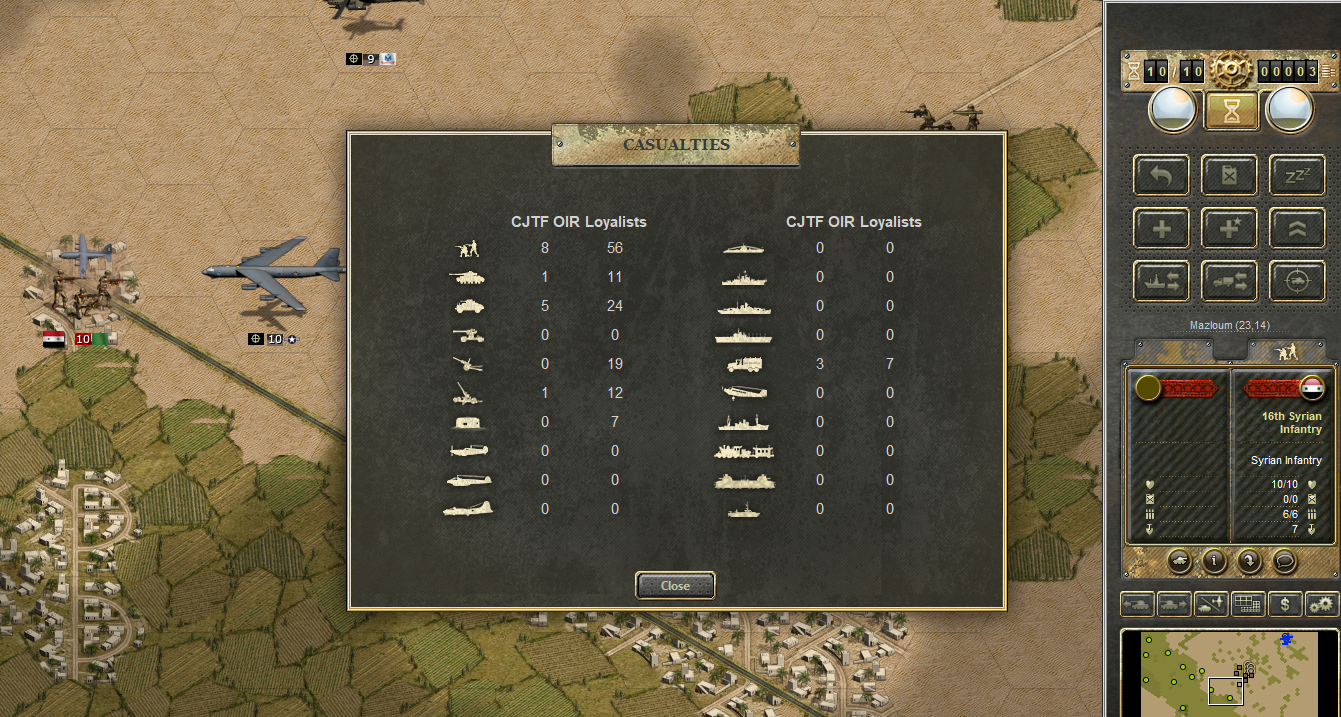Toggle truck transport mount button
1341x717 pixels.
click(1229, 281)
